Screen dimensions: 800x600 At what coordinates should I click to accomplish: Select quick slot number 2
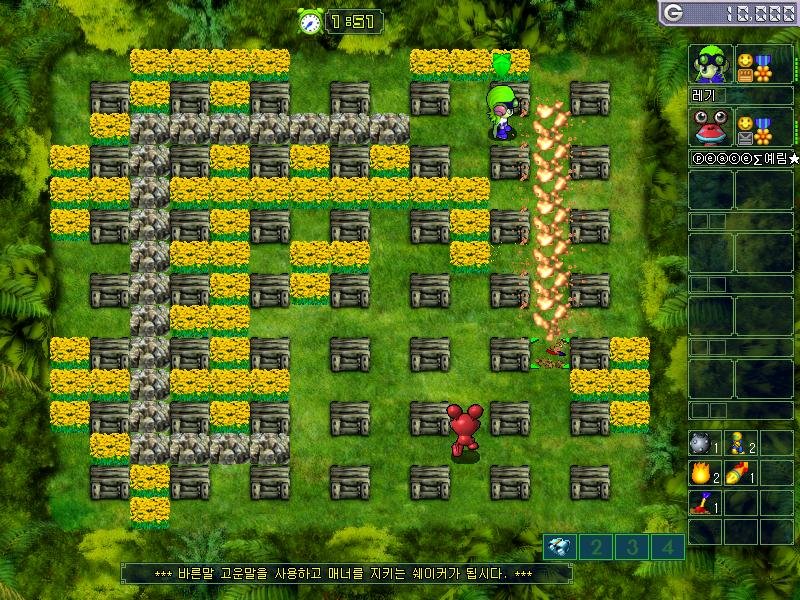click(596, 547)
